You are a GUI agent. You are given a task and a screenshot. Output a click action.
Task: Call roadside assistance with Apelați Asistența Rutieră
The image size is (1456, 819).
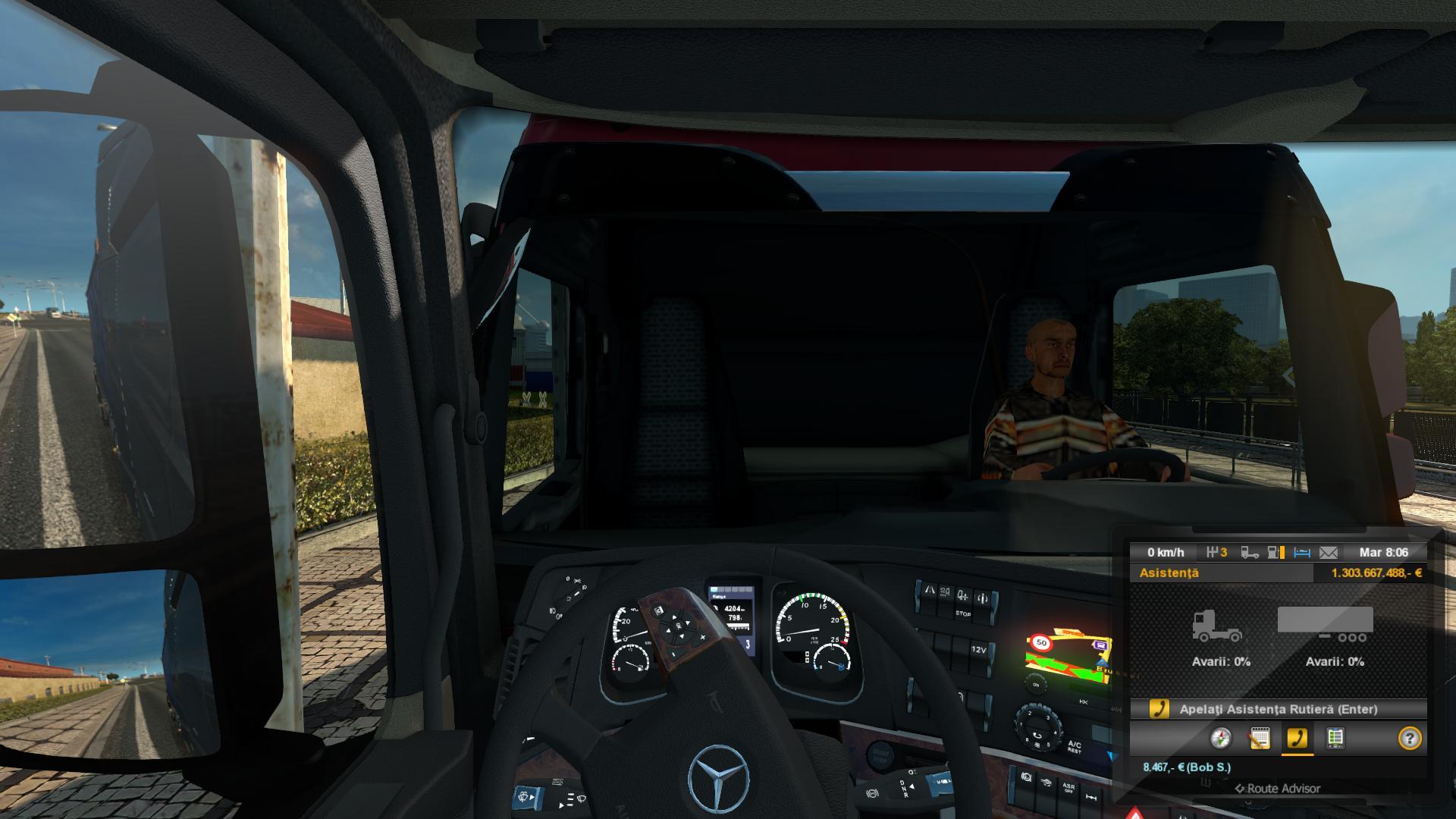click(x=1278, y=709)
